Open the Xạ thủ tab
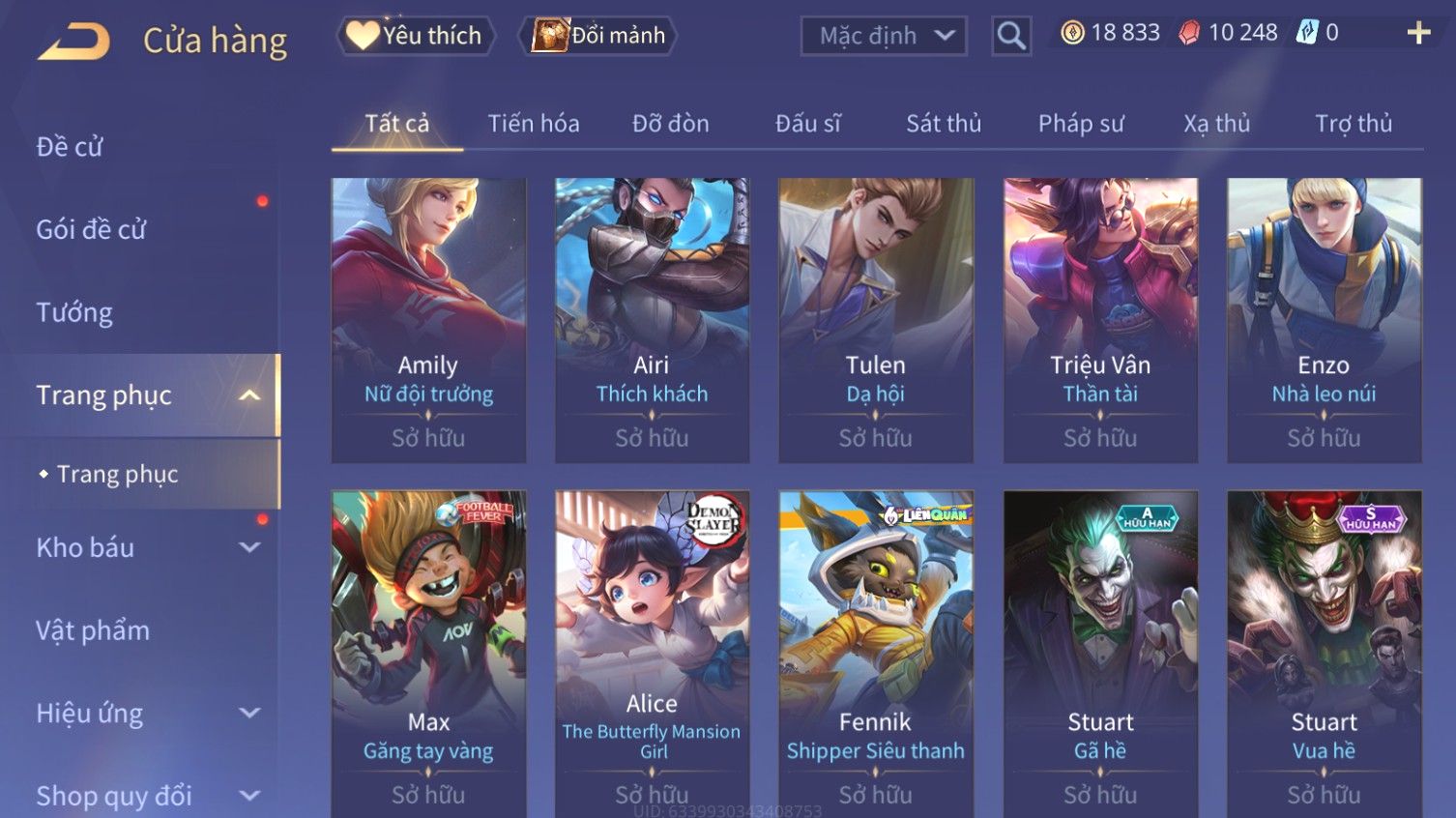Viewport: 1456px width, 818px height. (x=1216, y=124)
